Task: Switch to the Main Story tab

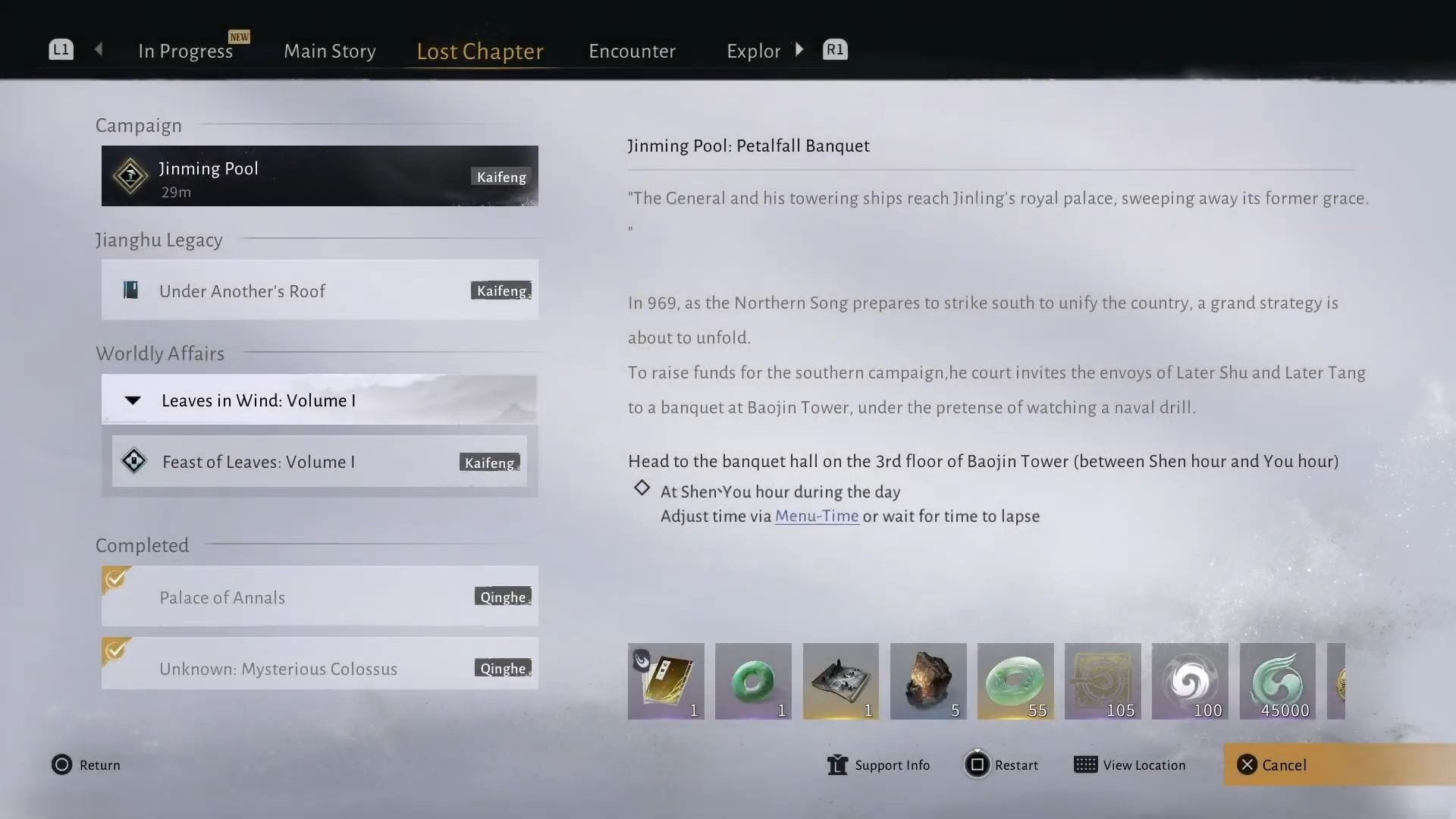Action: [329, 50]
